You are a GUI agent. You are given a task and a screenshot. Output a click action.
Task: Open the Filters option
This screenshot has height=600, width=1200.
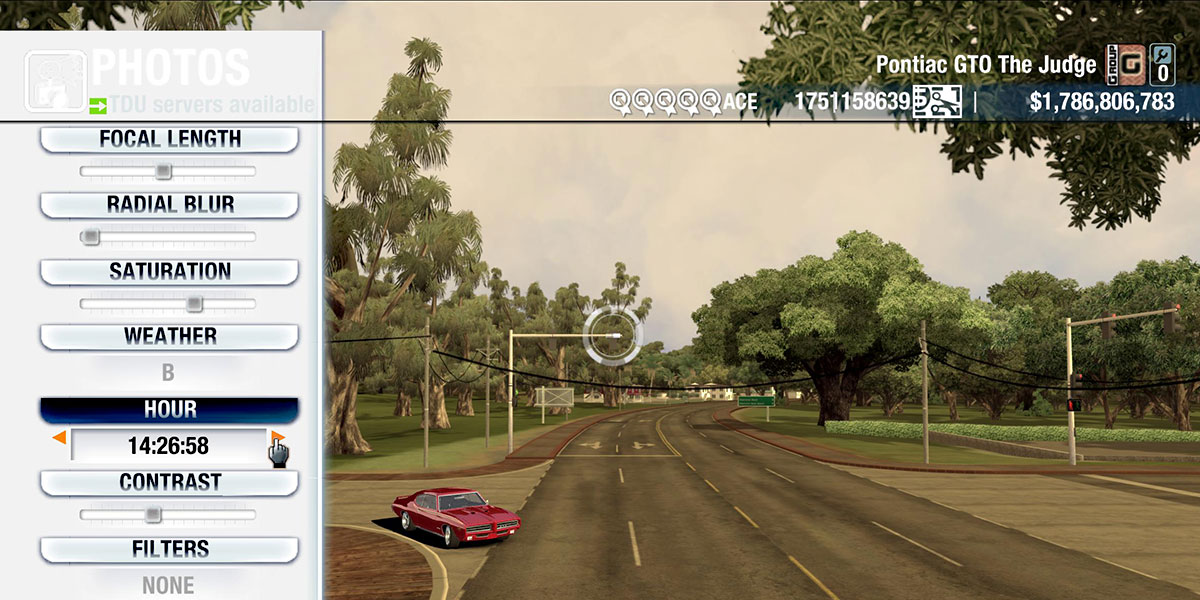click(169, 550)
